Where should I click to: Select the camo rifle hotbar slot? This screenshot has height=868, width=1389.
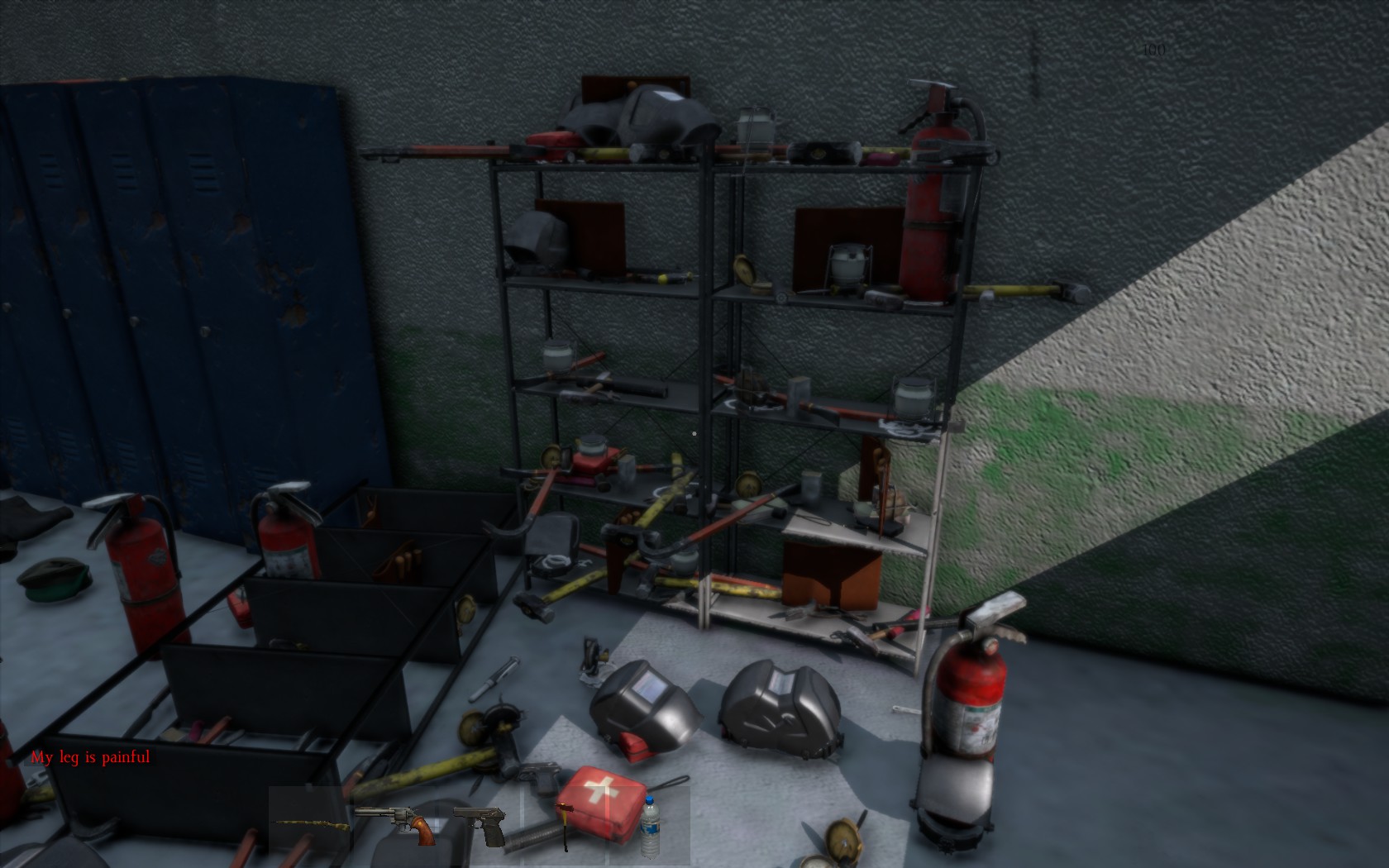coord(308,823)
